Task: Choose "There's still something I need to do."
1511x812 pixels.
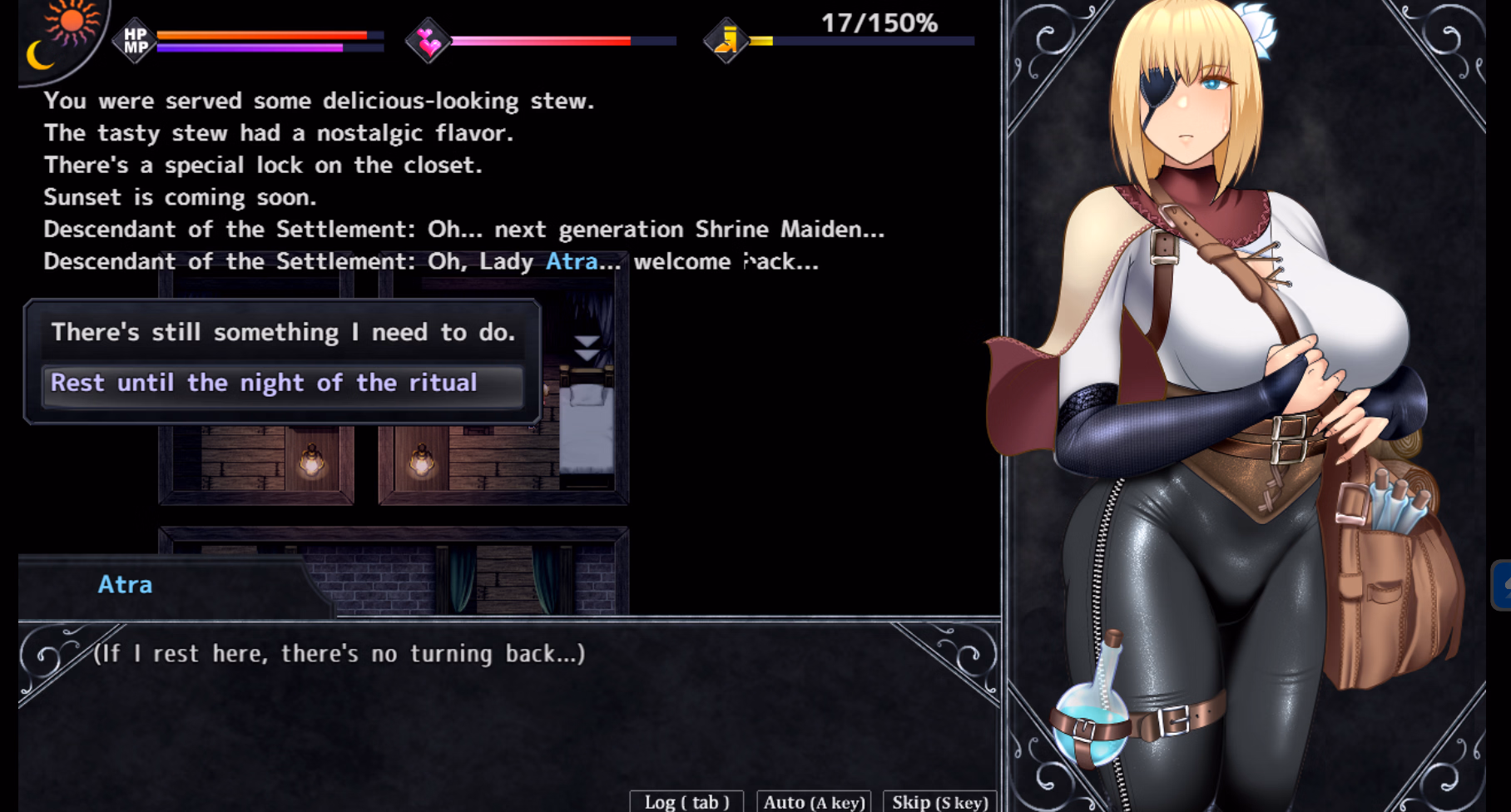Action: [283, 333]
